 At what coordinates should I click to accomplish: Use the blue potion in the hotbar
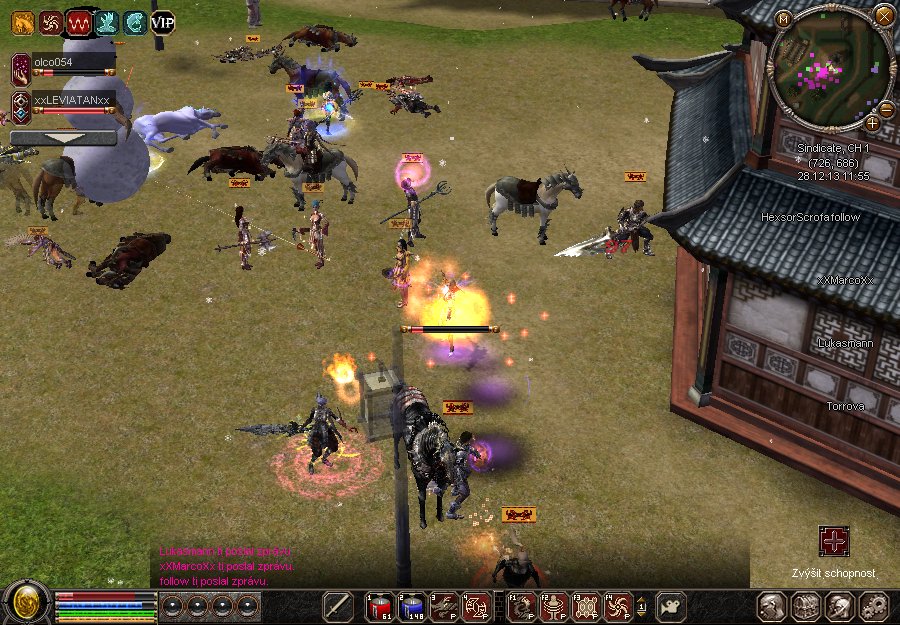(x=411, y=606)
